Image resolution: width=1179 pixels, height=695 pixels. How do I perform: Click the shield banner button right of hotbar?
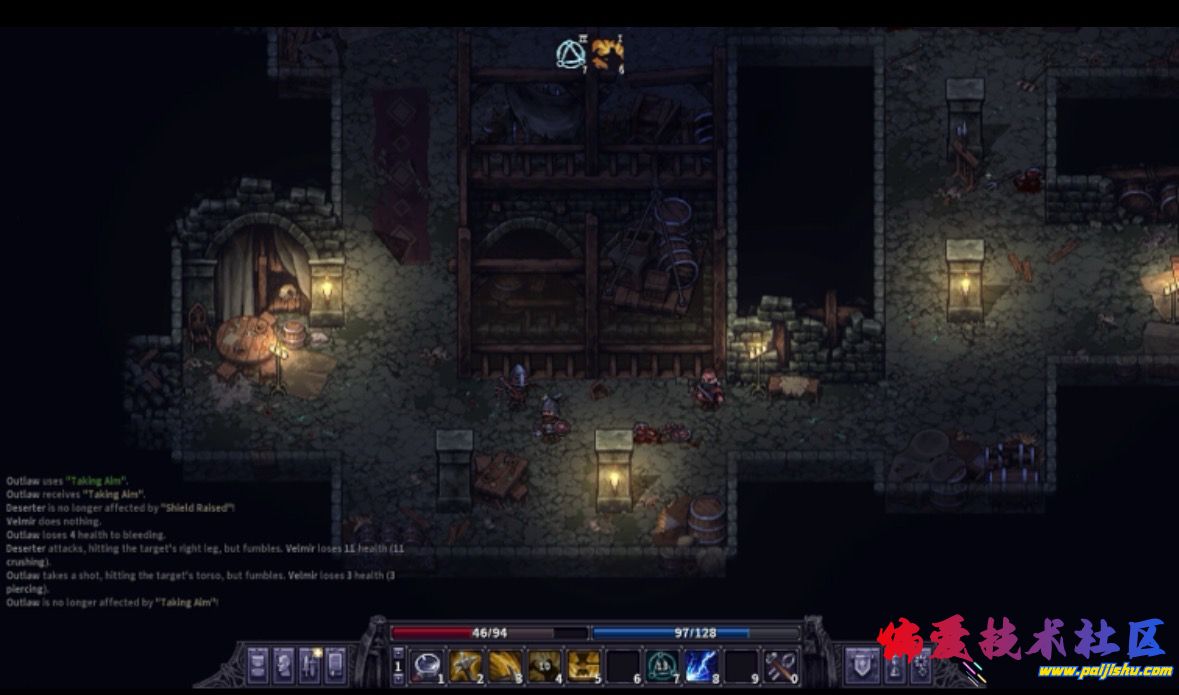coord(862,664)
